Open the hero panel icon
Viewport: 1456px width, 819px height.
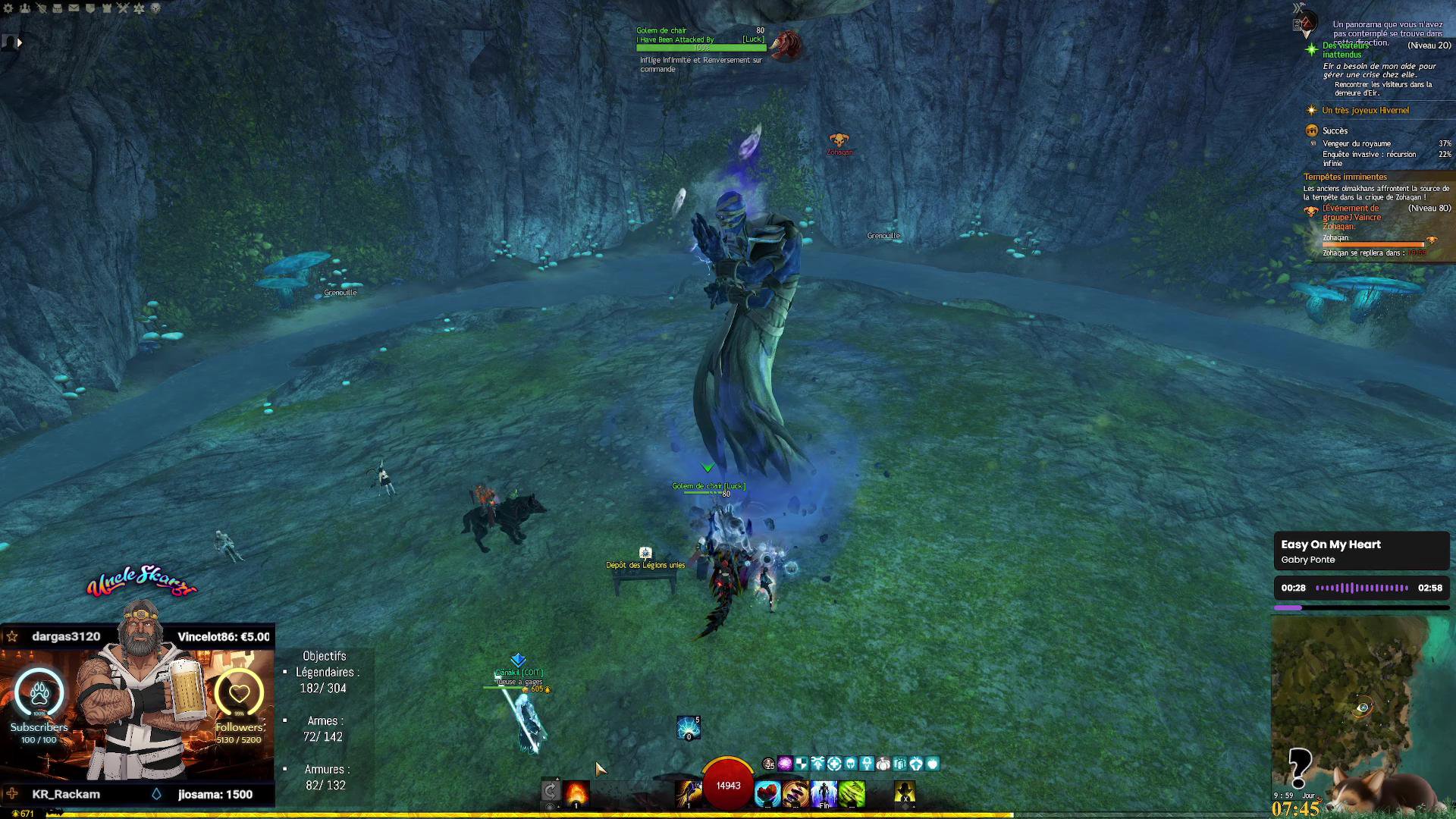(x=41, y=8)
